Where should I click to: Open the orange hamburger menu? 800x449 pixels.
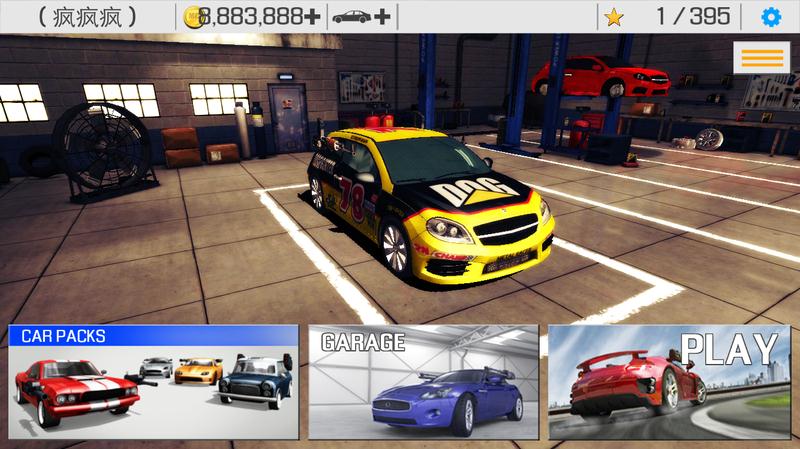(761, 57)
